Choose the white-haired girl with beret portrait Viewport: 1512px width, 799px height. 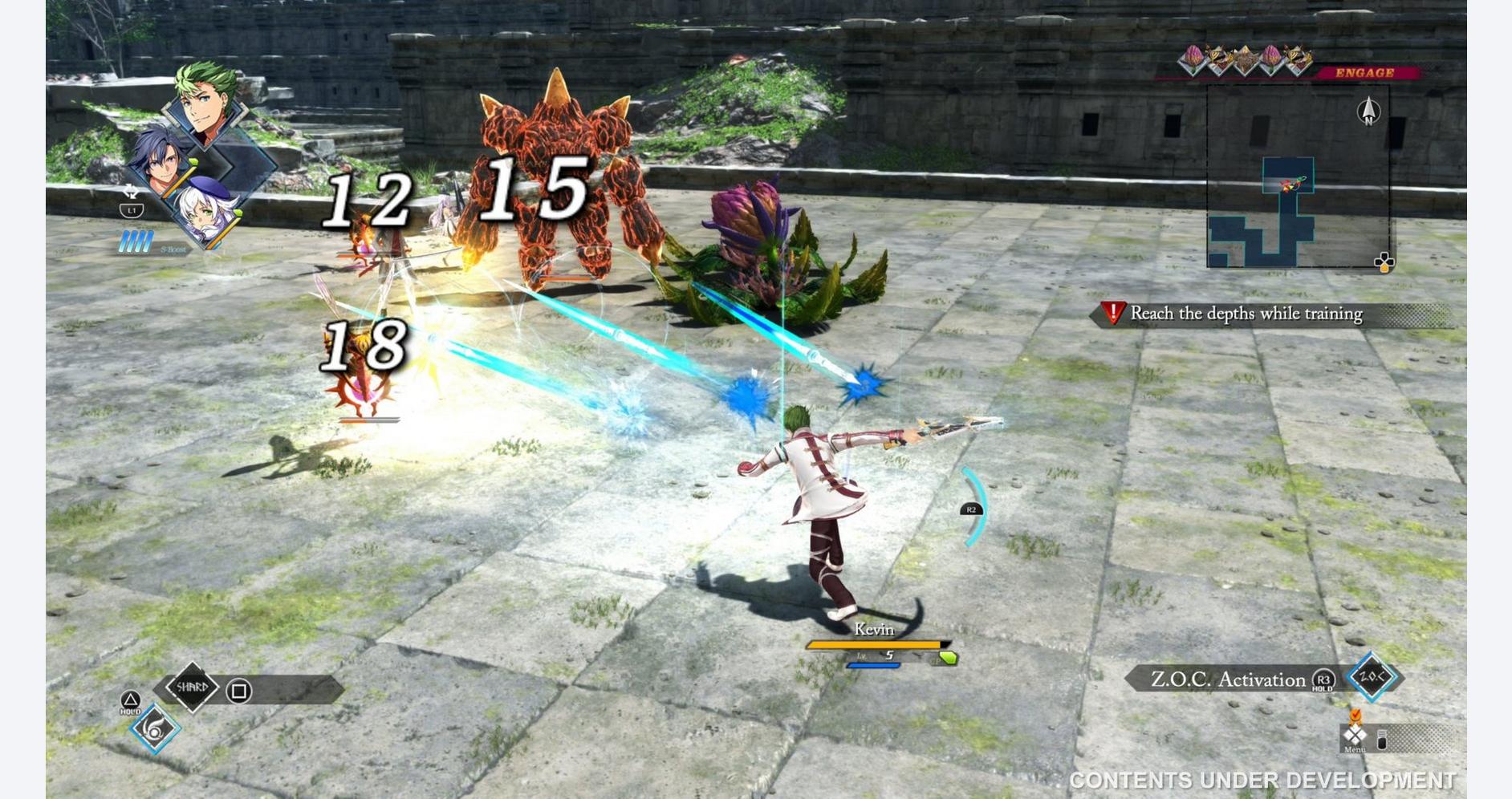205,212
